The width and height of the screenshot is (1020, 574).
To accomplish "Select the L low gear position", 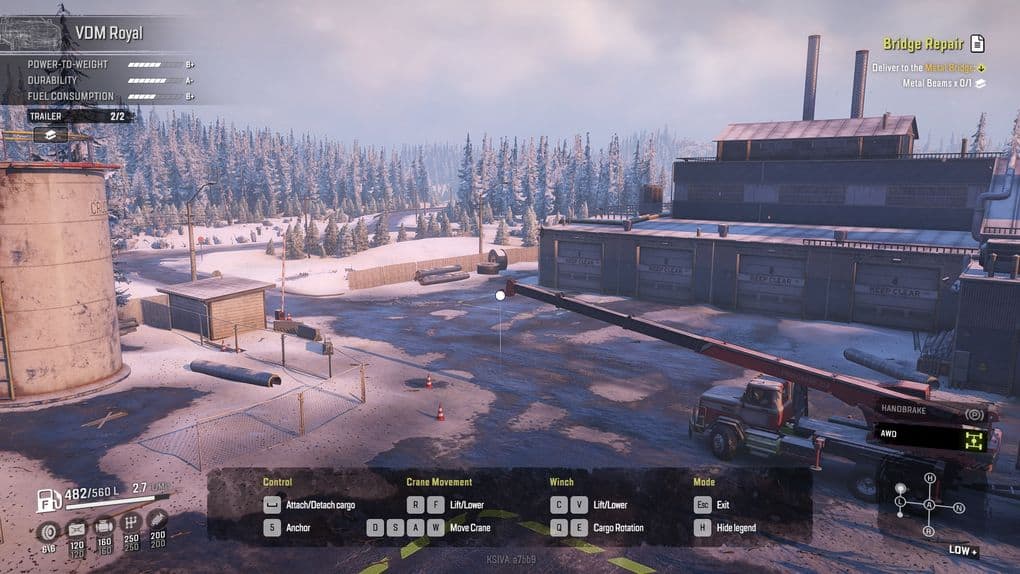I will coord(900,500).
